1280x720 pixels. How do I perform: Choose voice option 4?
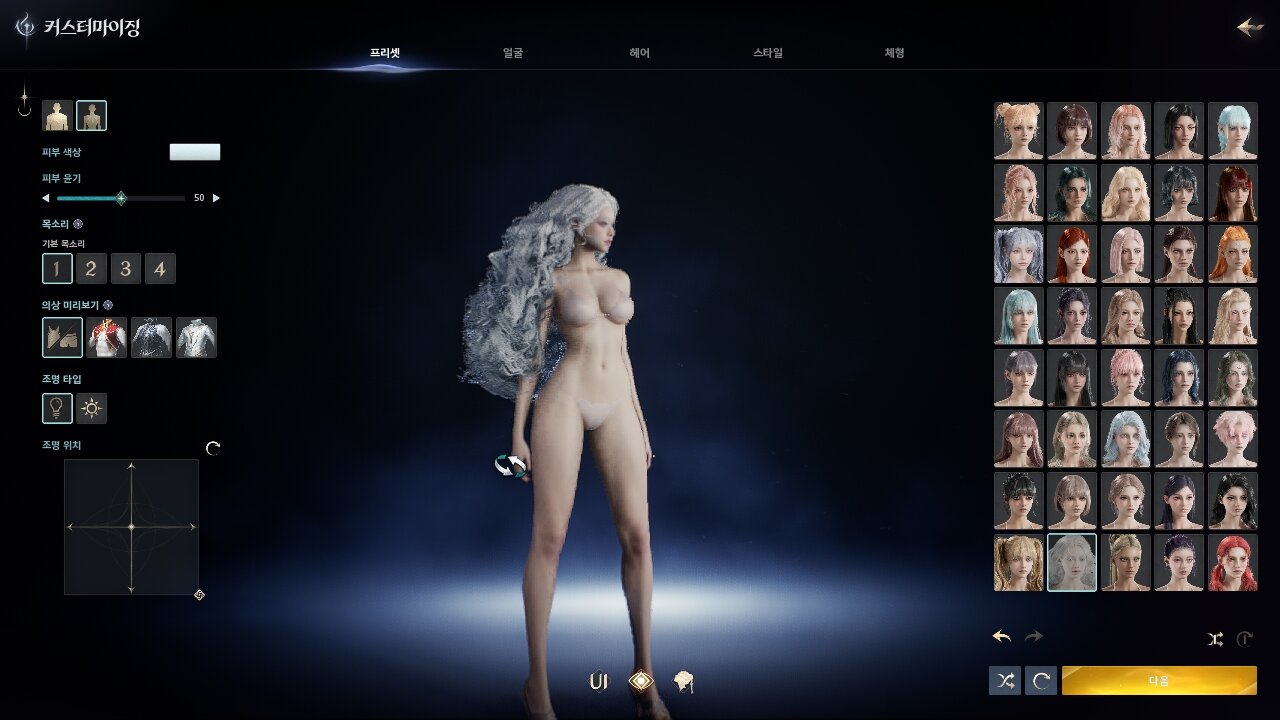click(160, 268)
